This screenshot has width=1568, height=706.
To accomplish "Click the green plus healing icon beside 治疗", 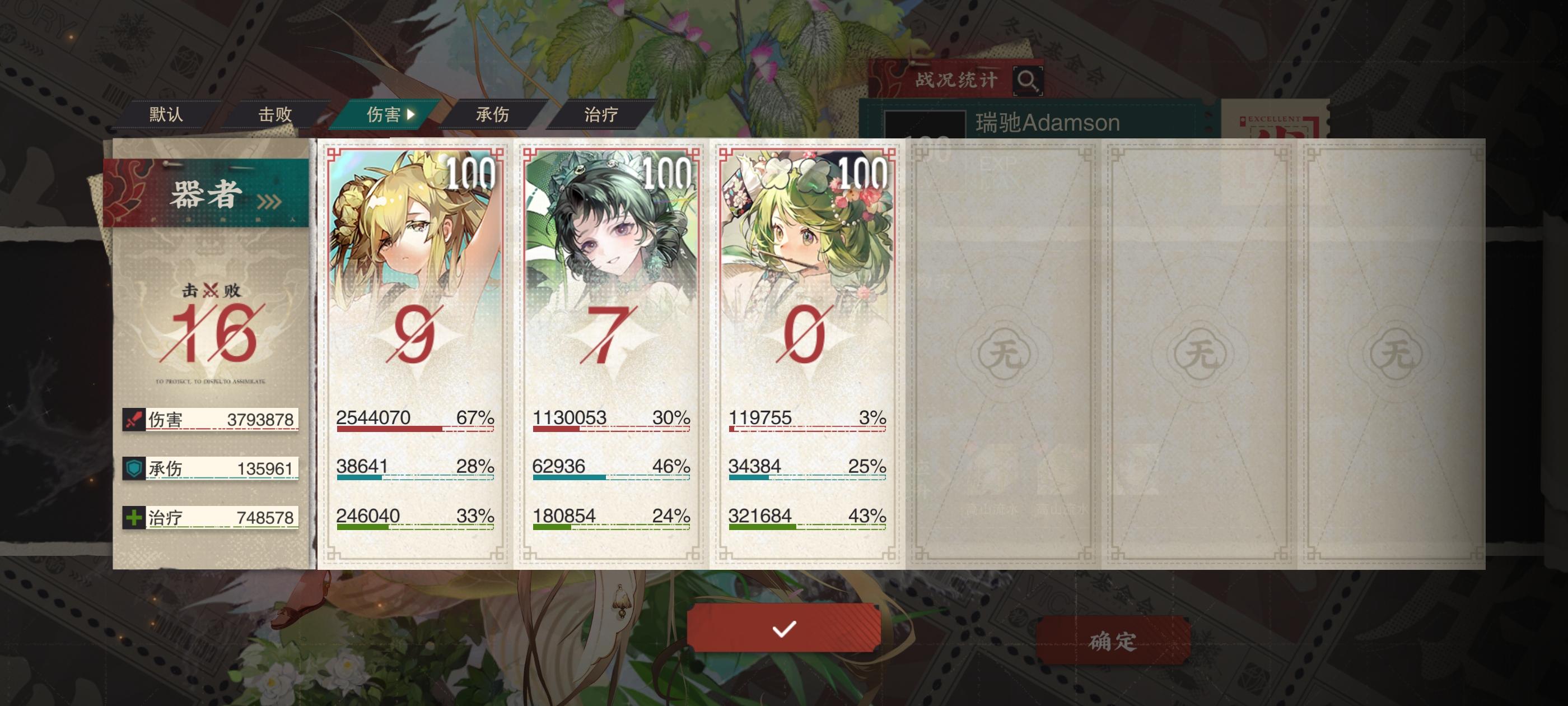I will pyautogui.click(x=134, y=518).
